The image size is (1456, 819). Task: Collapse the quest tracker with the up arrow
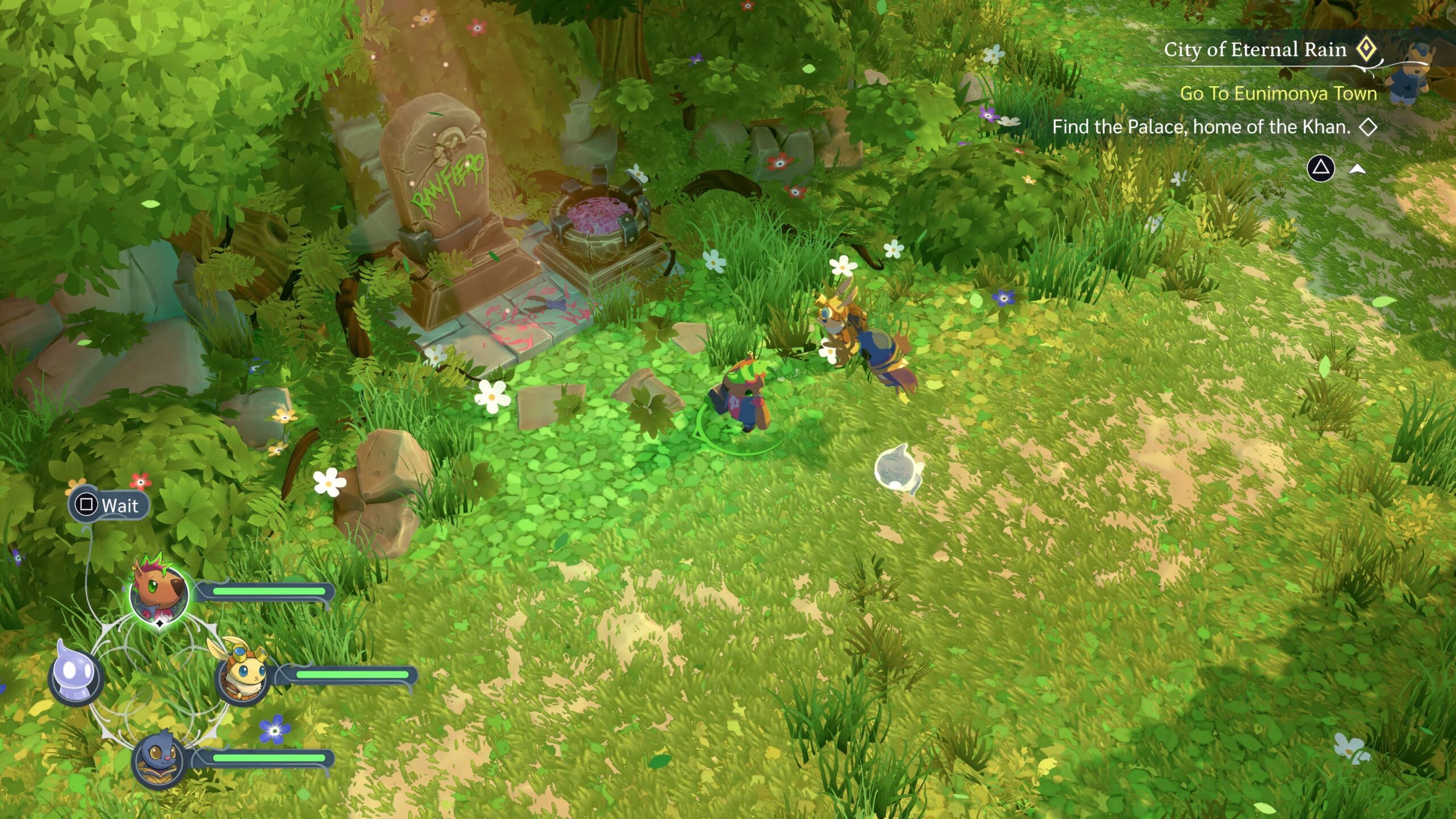(x=1358, y=169)
